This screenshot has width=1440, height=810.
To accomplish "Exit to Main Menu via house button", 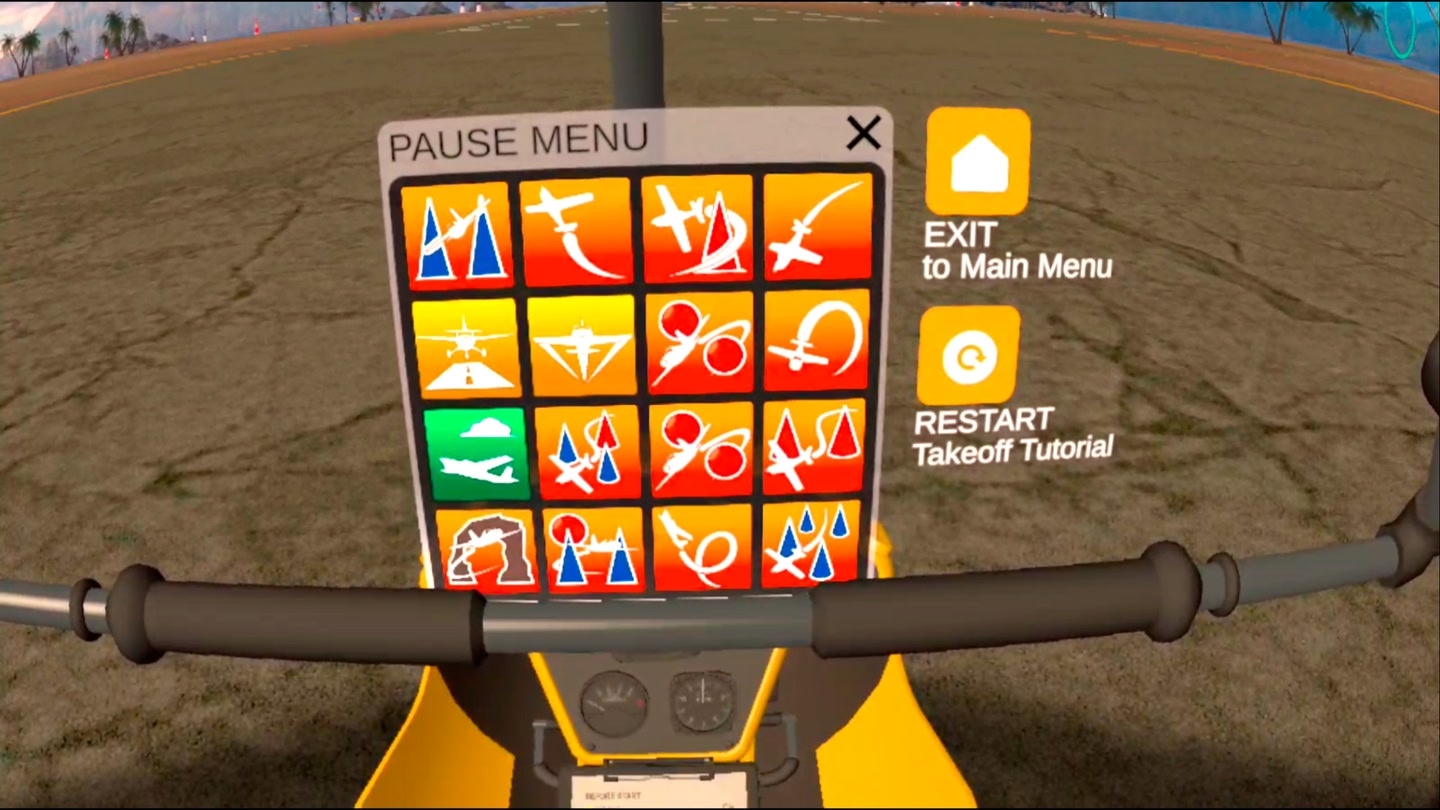I will point(977,162).
